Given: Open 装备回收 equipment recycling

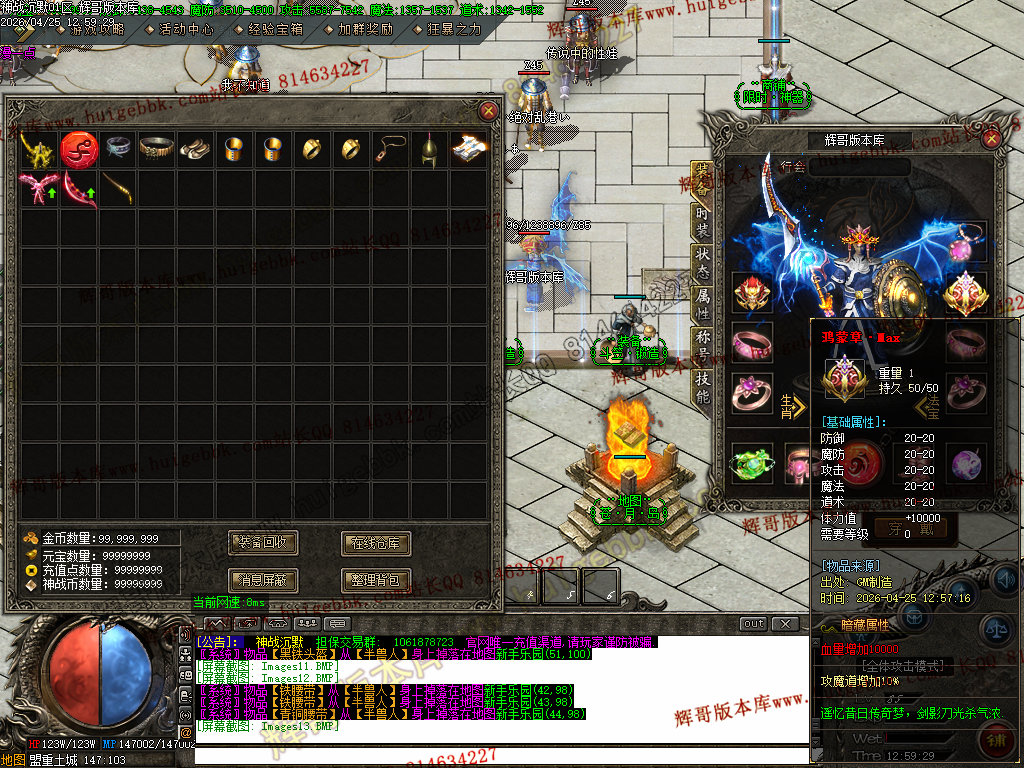Looking at the screenshot, I should click(263, 543).
